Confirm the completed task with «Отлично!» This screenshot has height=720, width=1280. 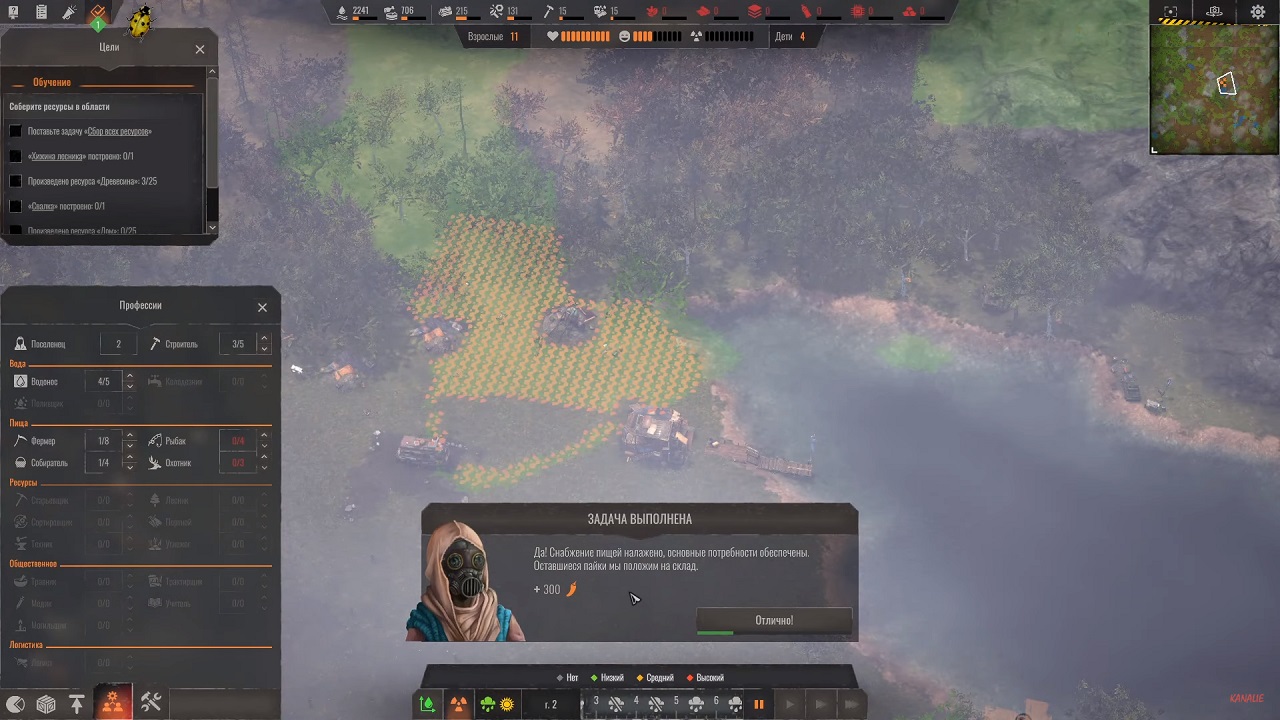pos(774,620)
